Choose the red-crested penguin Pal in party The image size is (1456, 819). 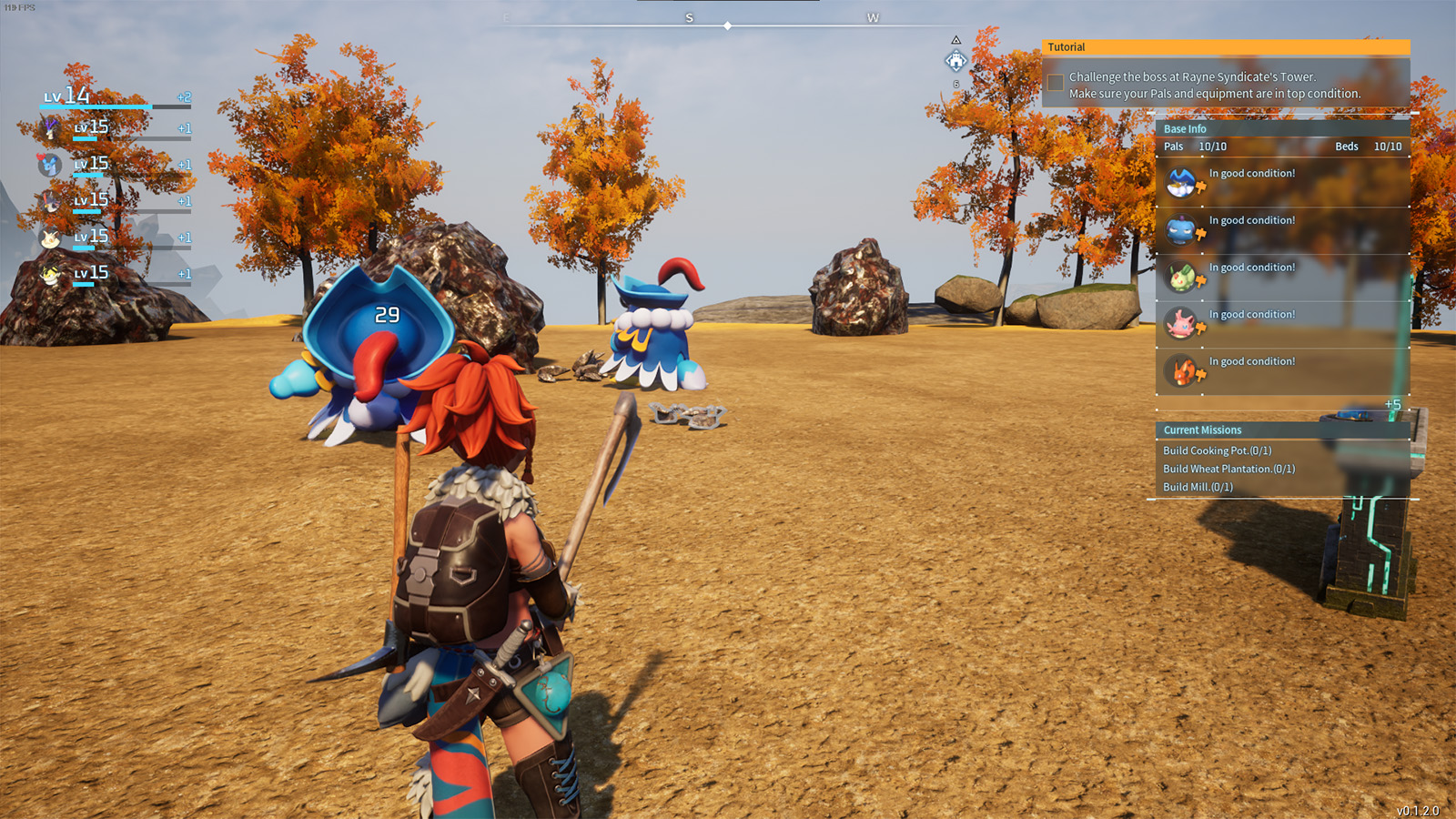click(x=50, y=201)
